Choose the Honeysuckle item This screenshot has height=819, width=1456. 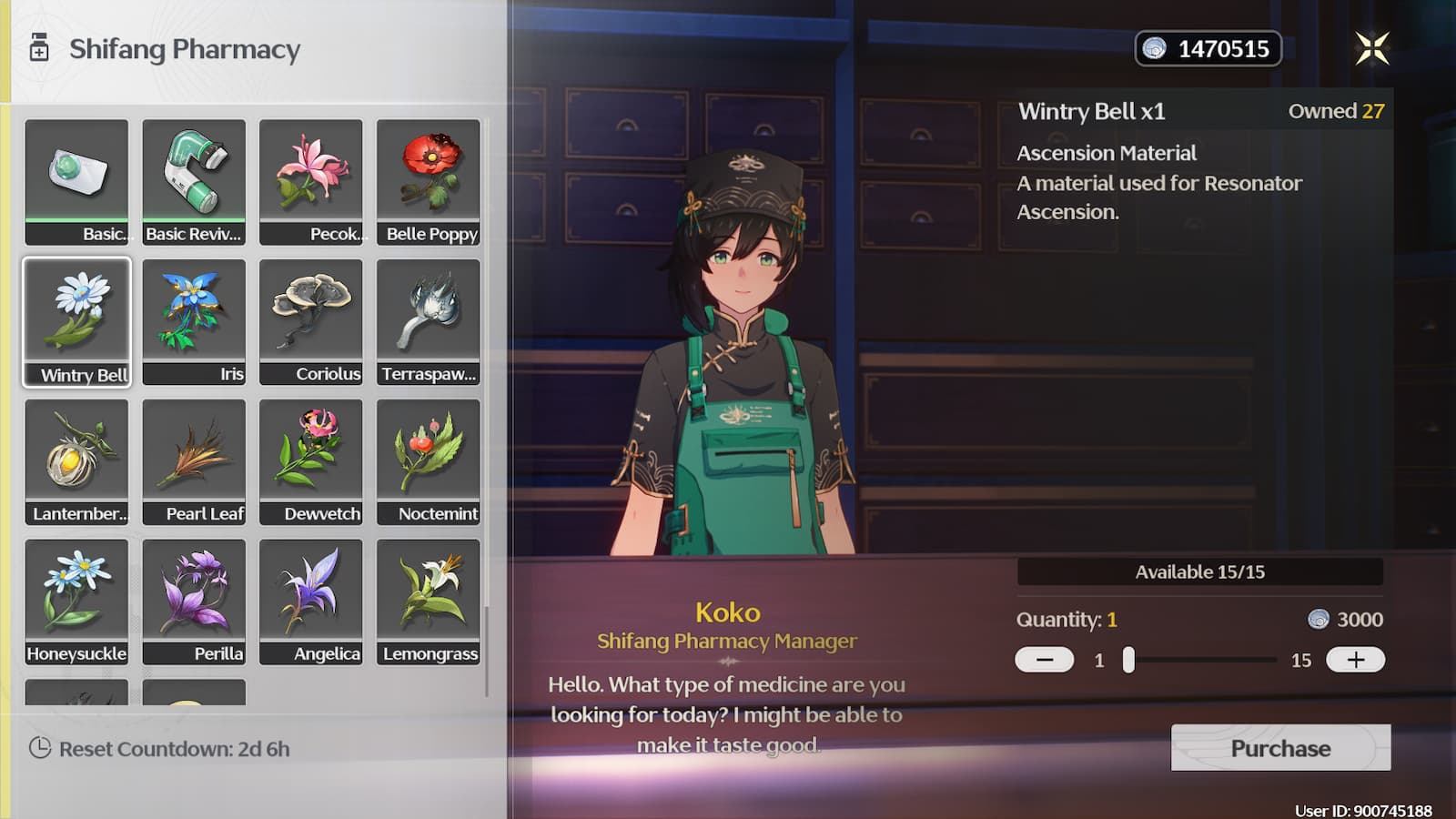coord(77,602)
